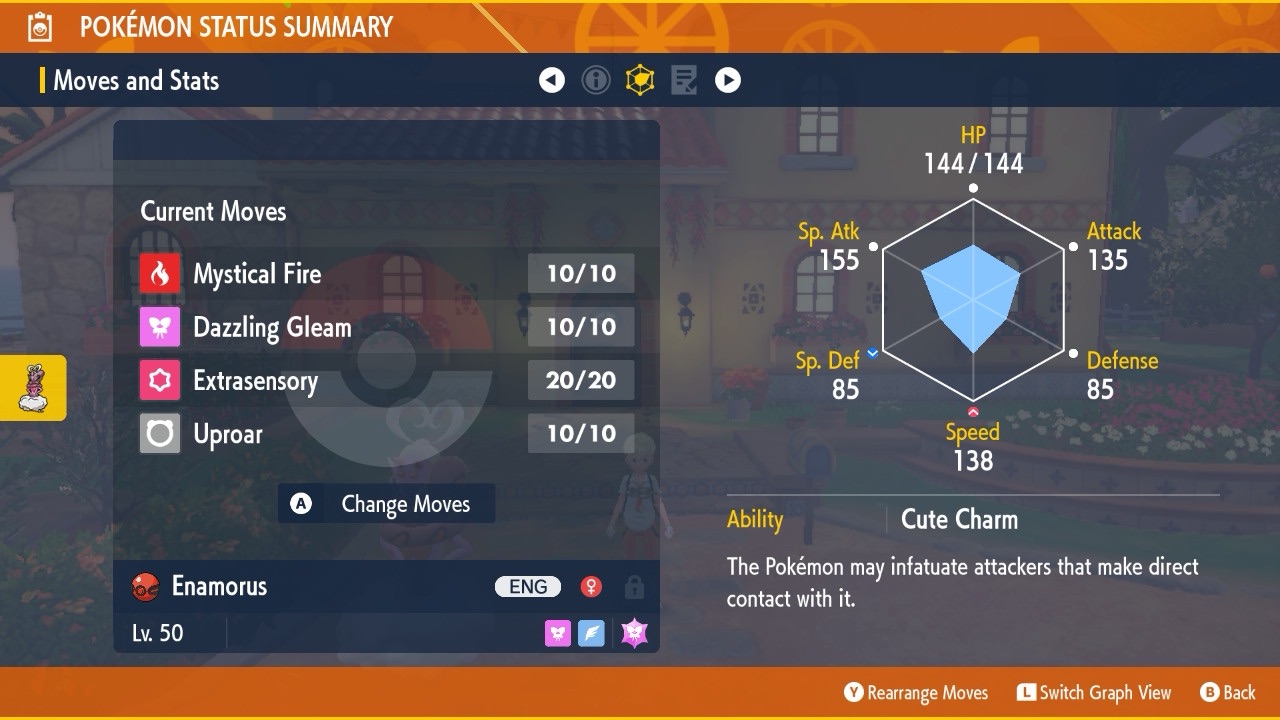The height and width of the screenshot is (720, 1280).
Task: Select the Mystical Fire move
Action: click(x=386, y=273)
